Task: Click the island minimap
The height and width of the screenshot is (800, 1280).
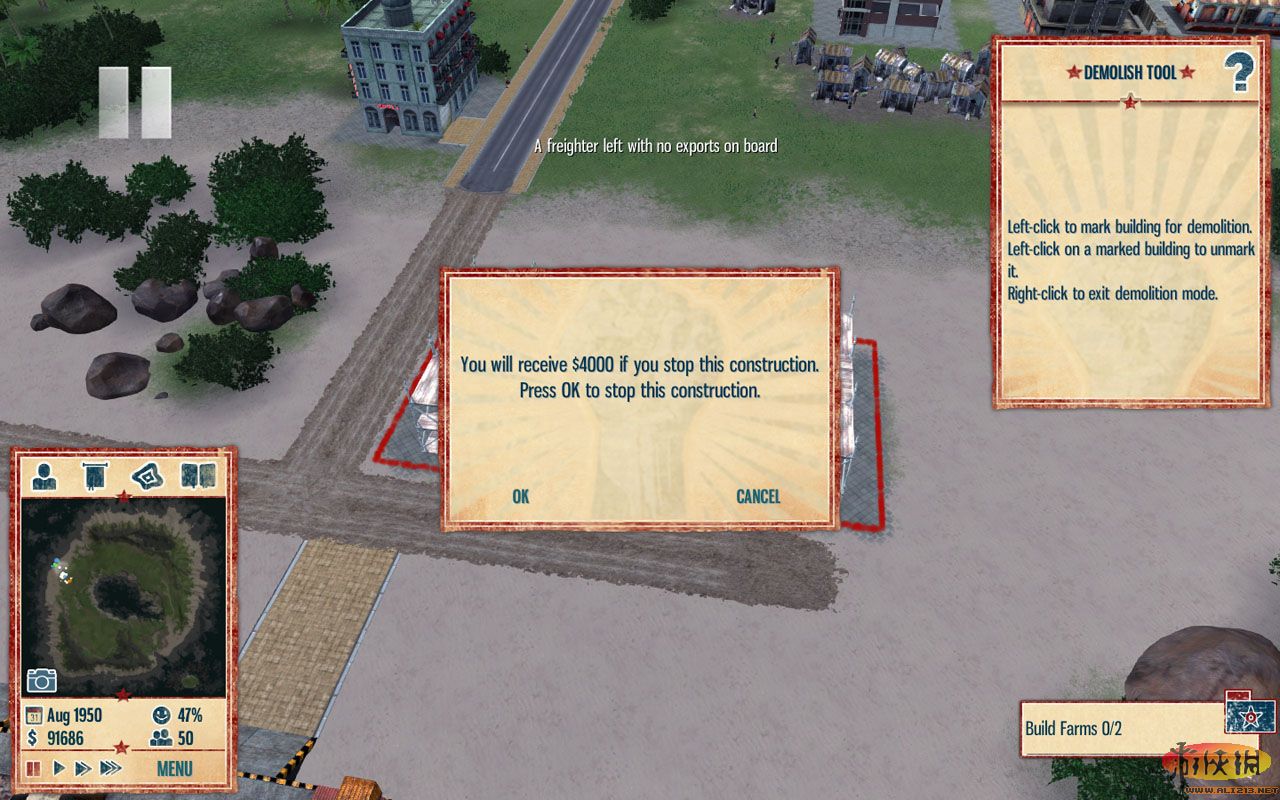Action: [122, 595]
